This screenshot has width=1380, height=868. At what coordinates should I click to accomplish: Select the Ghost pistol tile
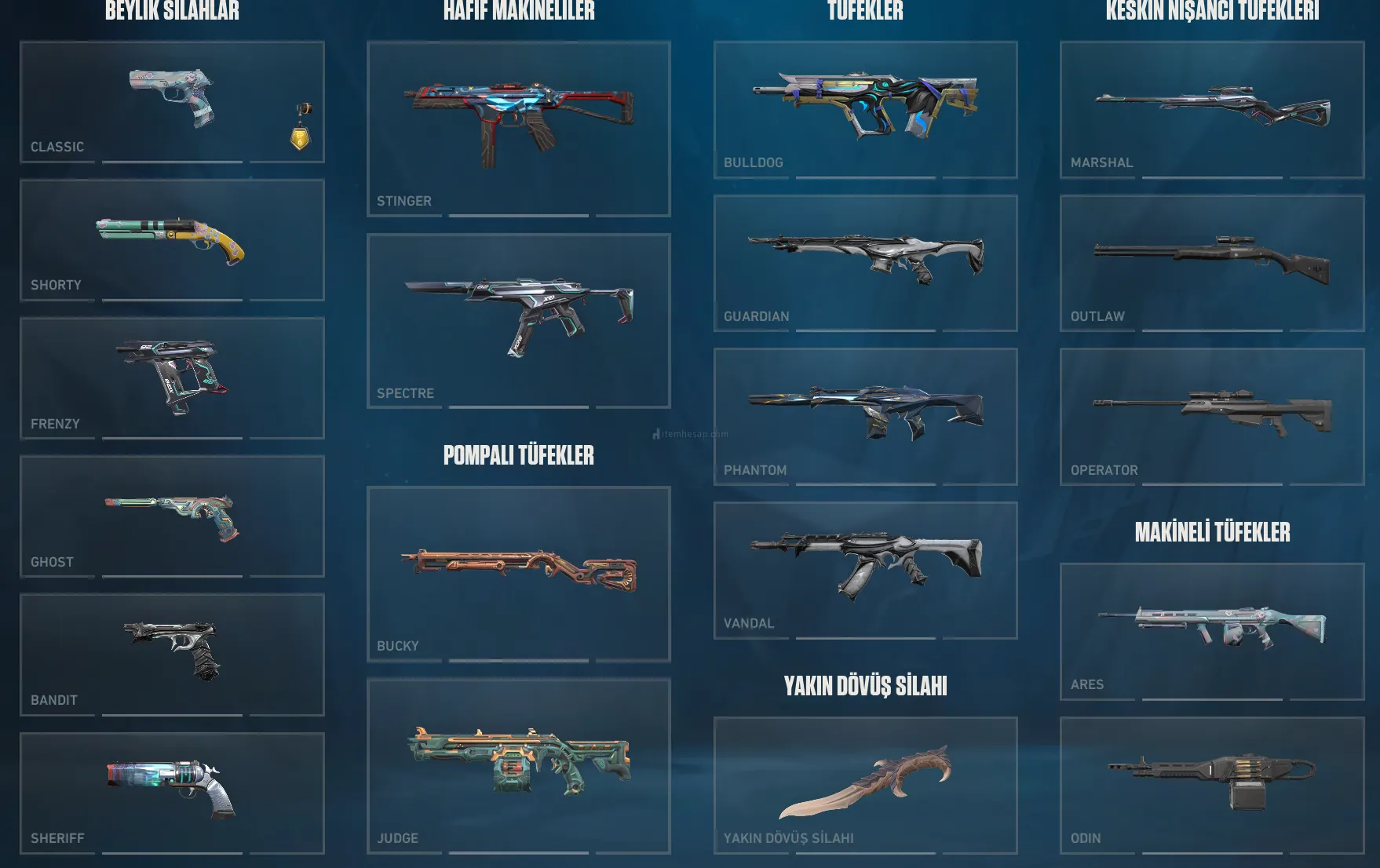point(172,516)
